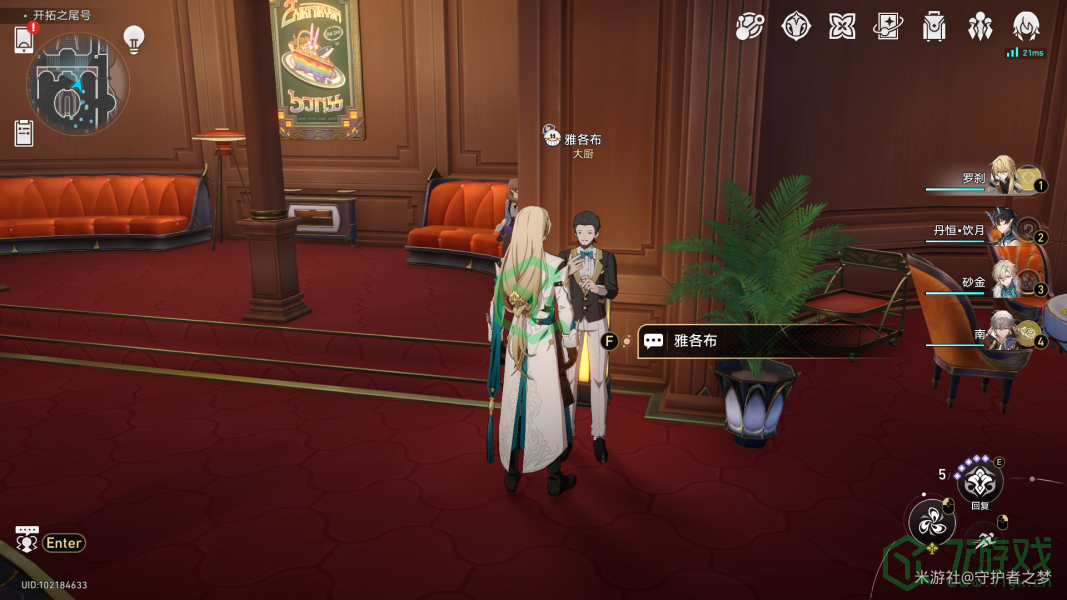Open the chat bubble icon beside Enter
Viewport: 1067px width, 600px height.
click(x=27, y=540)
